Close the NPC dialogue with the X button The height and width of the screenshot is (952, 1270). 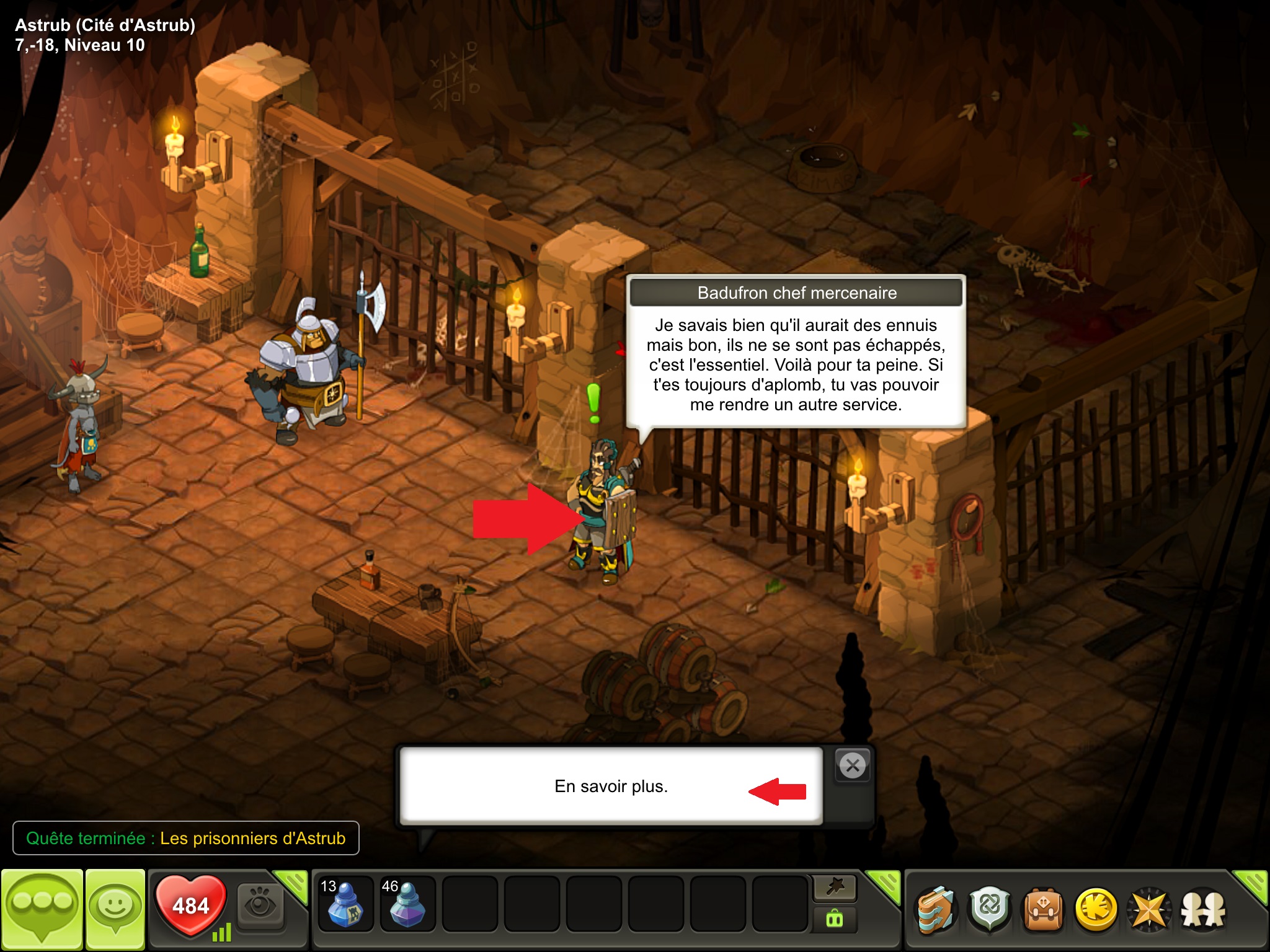coord(853,766)
